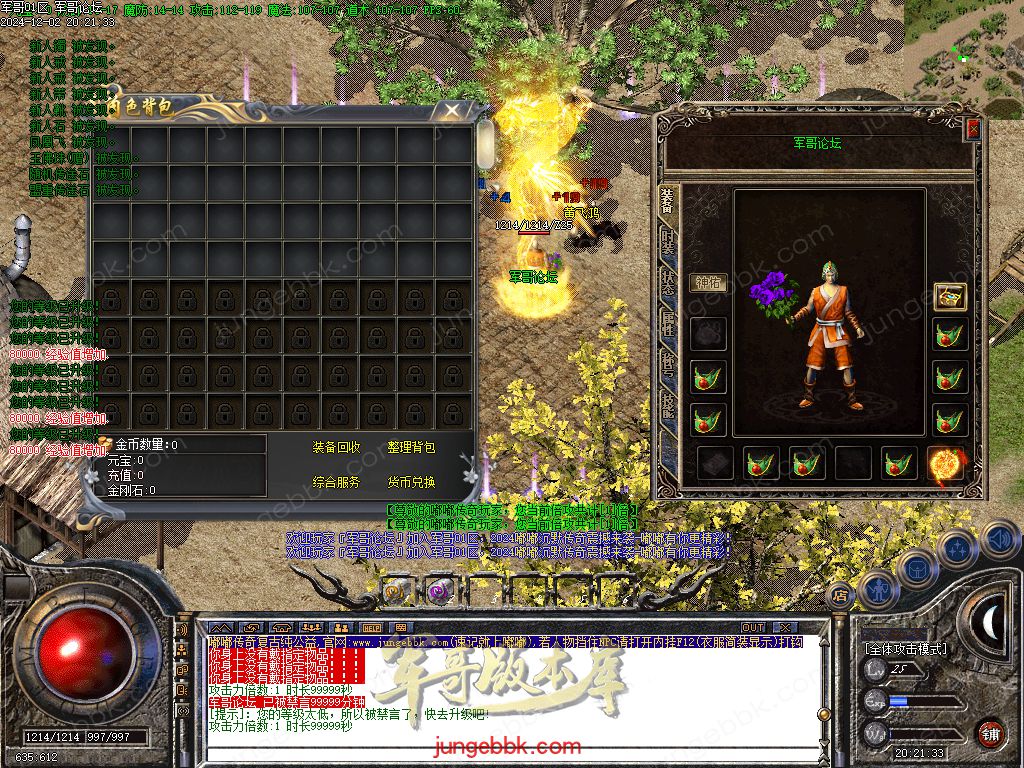
Task: Close the character equipment panel
Action: click(x=973, y=129)
